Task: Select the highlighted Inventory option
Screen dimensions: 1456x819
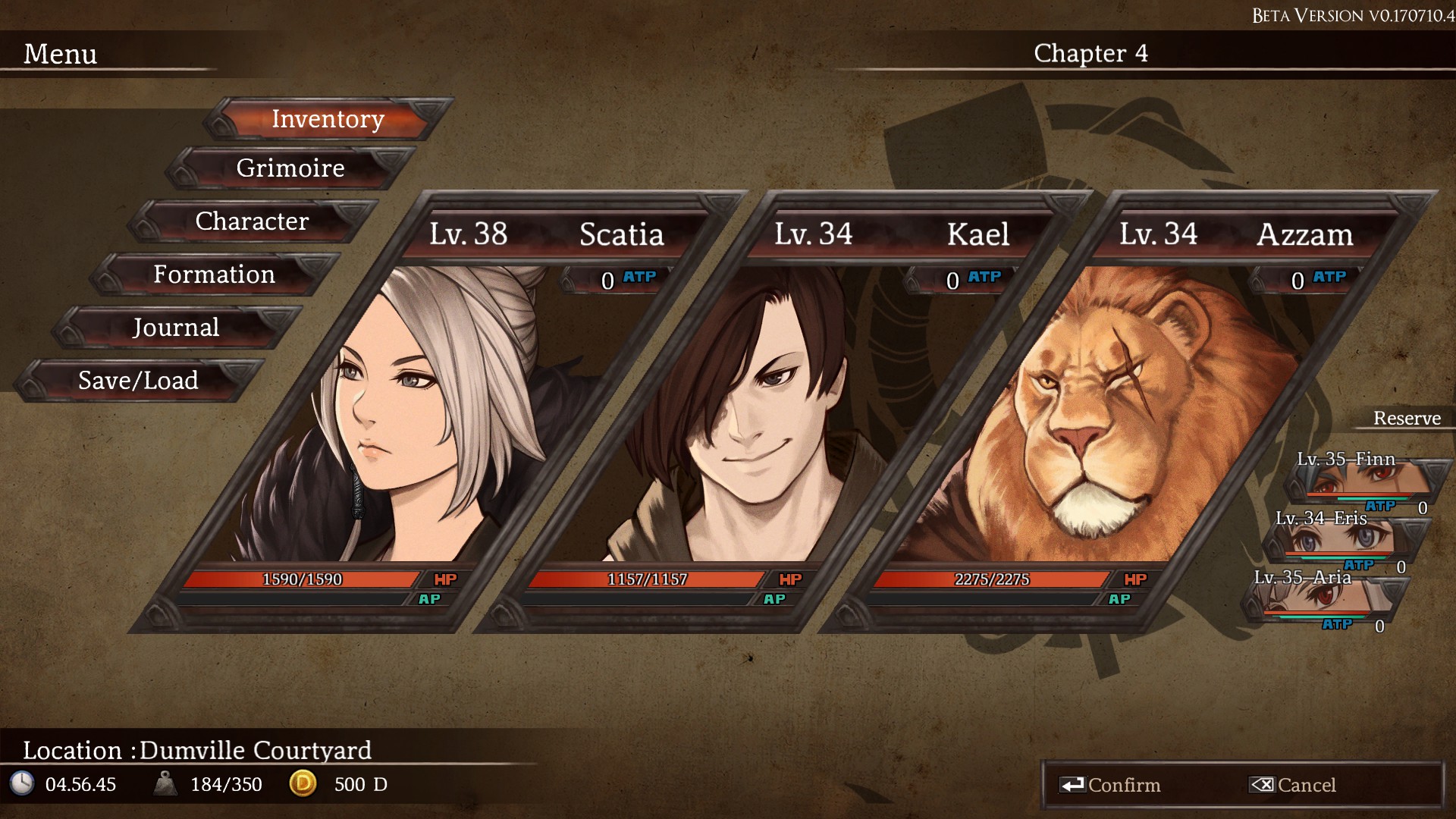Action: (328, 118)
